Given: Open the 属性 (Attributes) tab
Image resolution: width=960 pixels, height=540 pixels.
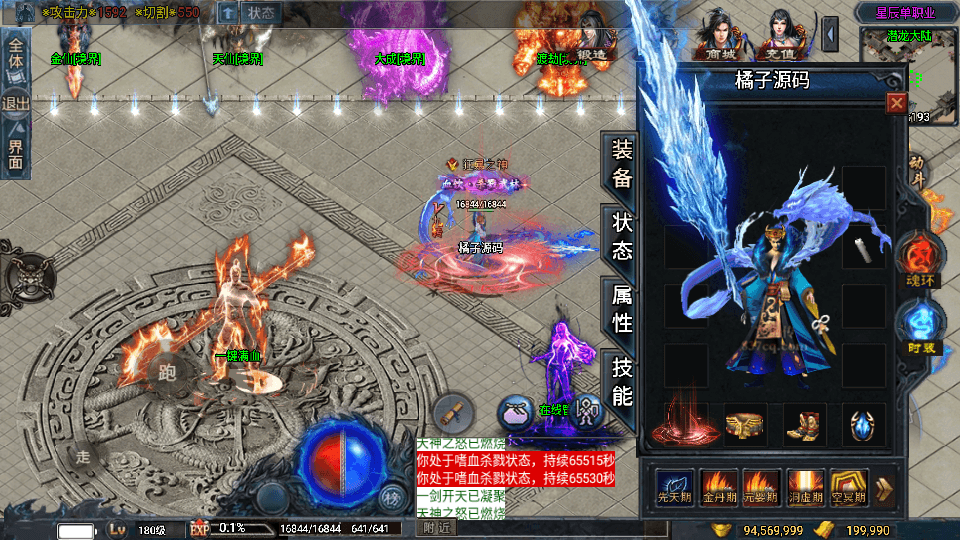Looking at the screenshot, I should click(621, 309).
